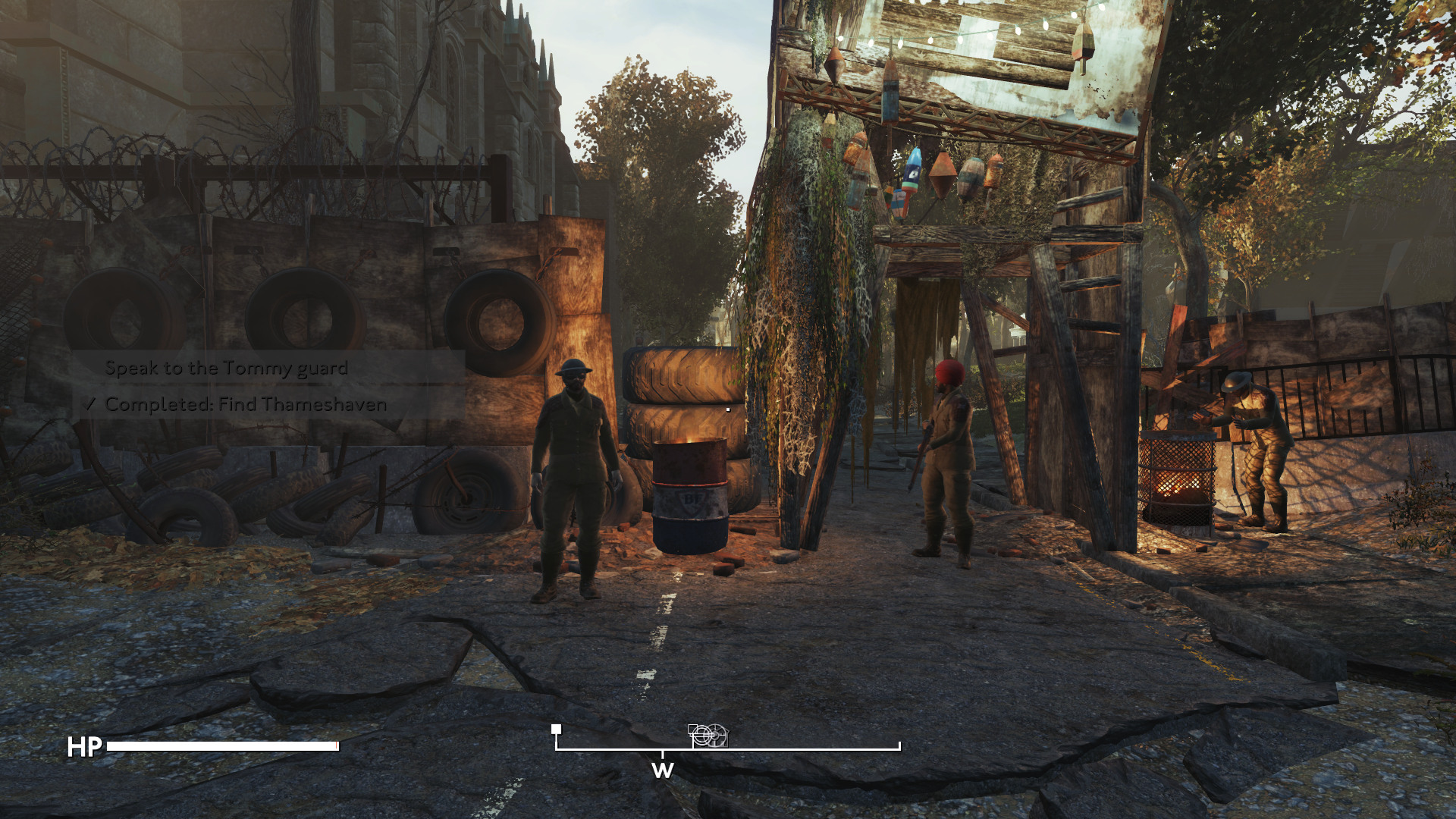Select the overlapping location icons on the compass
This screenshot has width=1456, height=819.
(708, 735)
